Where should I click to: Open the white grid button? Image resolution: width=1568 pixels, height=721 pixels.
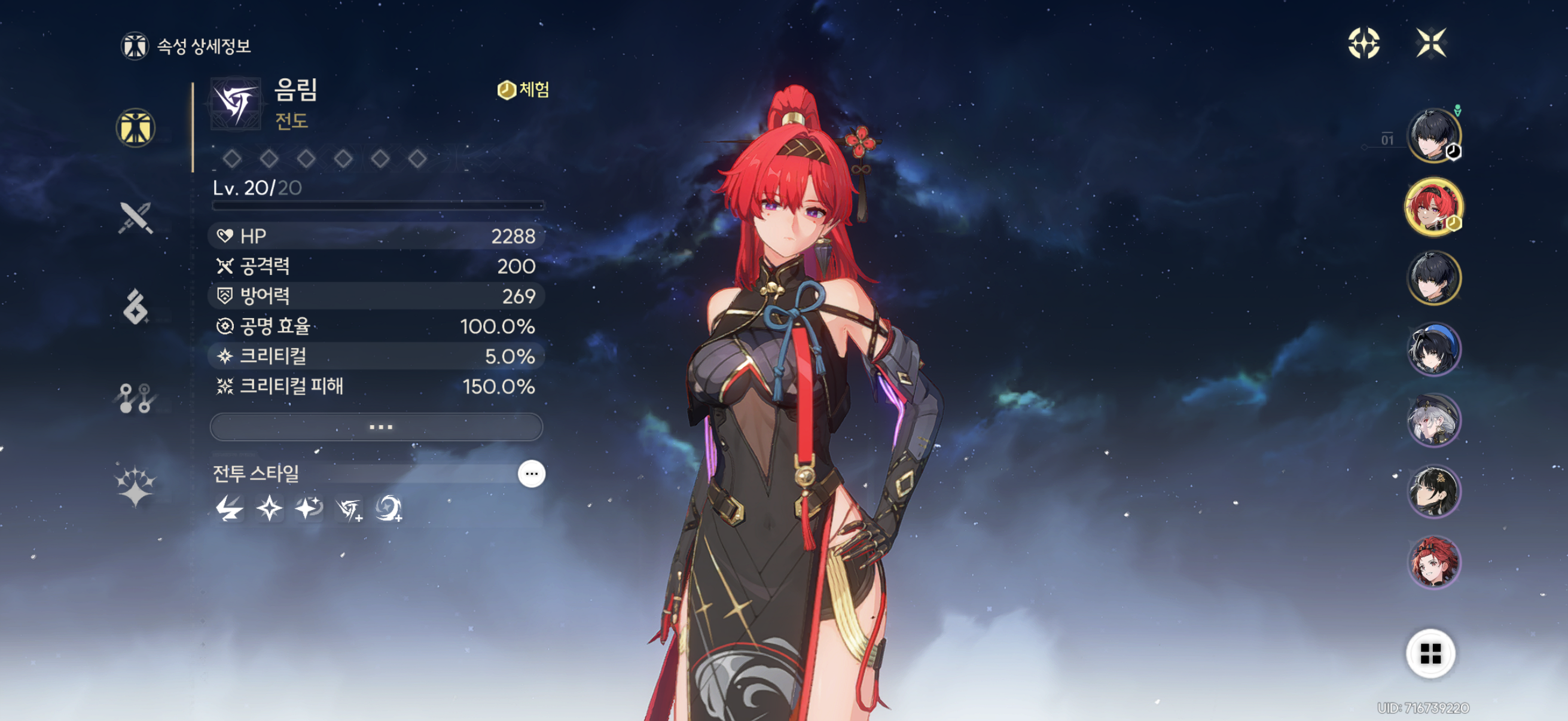pyautogui.click(x=1430, y=653)
